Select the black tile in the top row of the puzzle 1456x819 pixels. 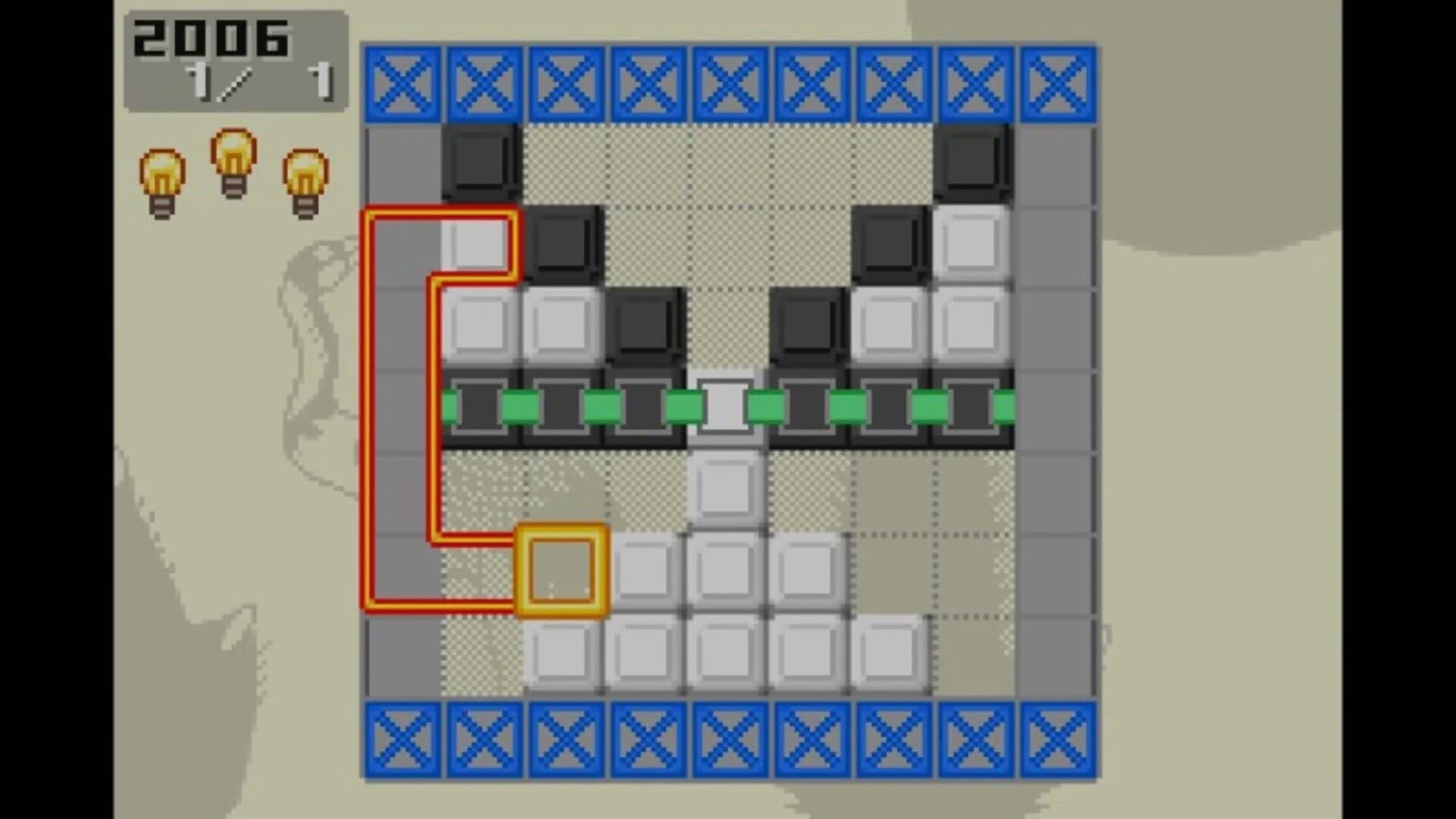[479, 162]
